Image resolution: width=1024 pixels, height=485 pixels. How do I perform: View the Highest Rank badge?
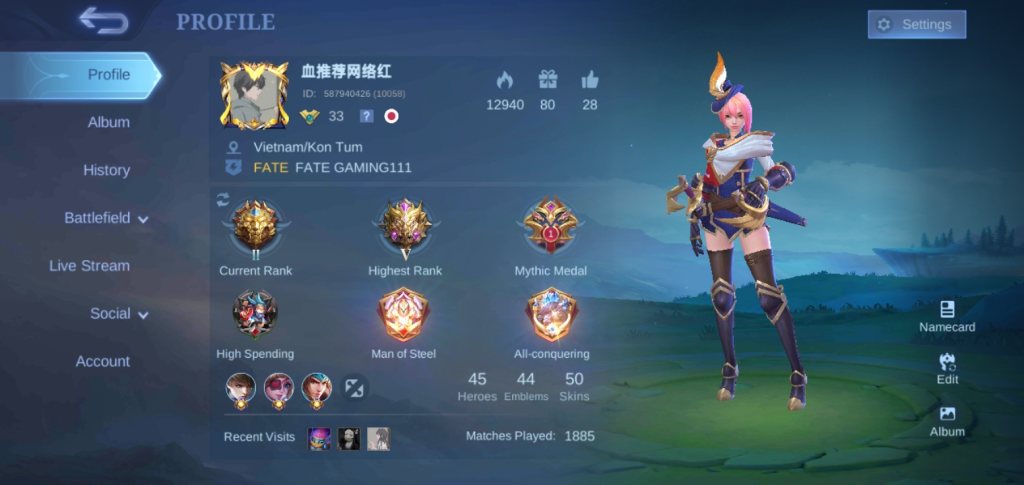pyautogui.click(x=404, y=229)
